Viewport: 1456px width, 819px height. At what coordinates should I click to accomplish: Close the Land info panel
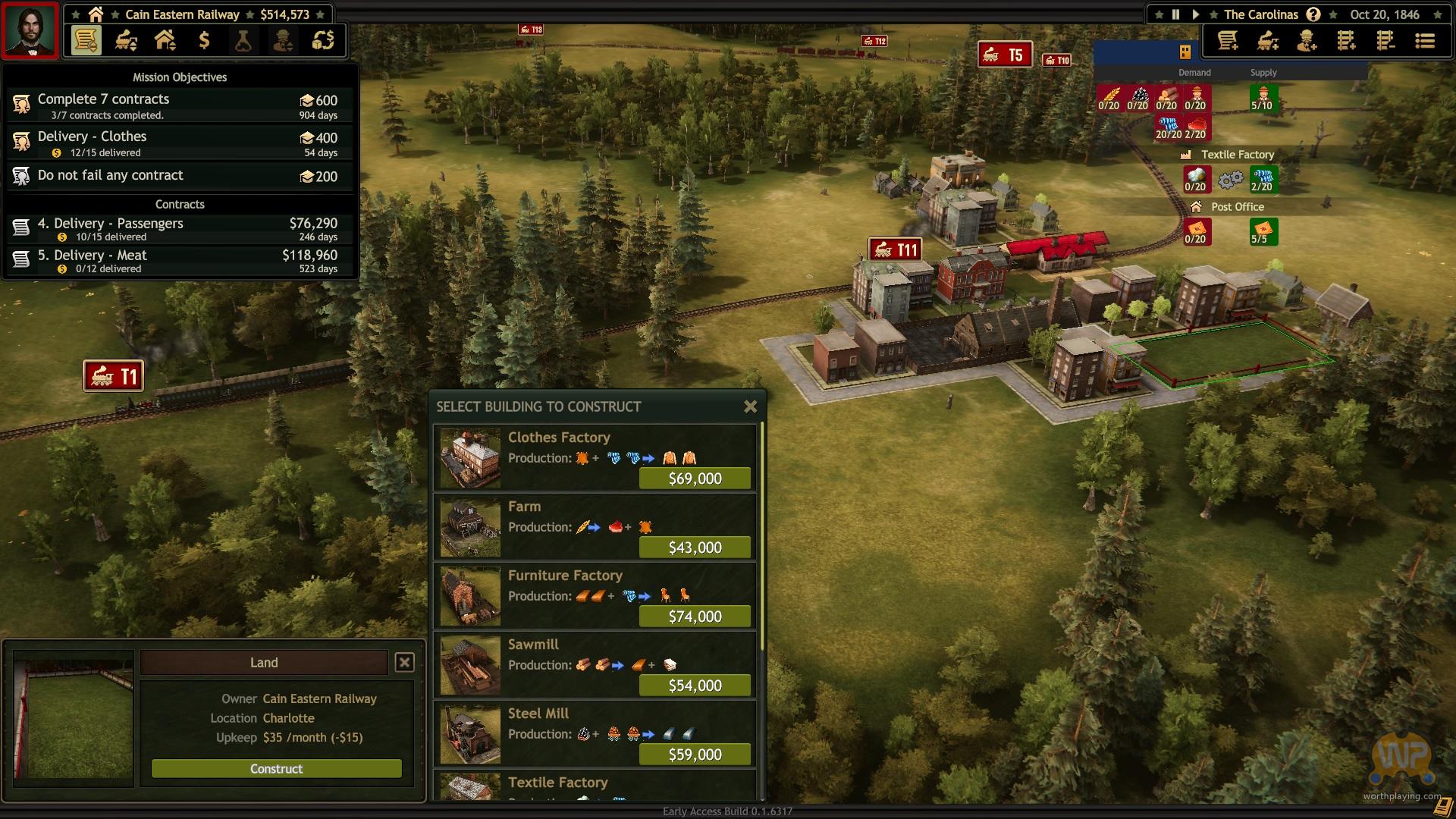[404, 662]
